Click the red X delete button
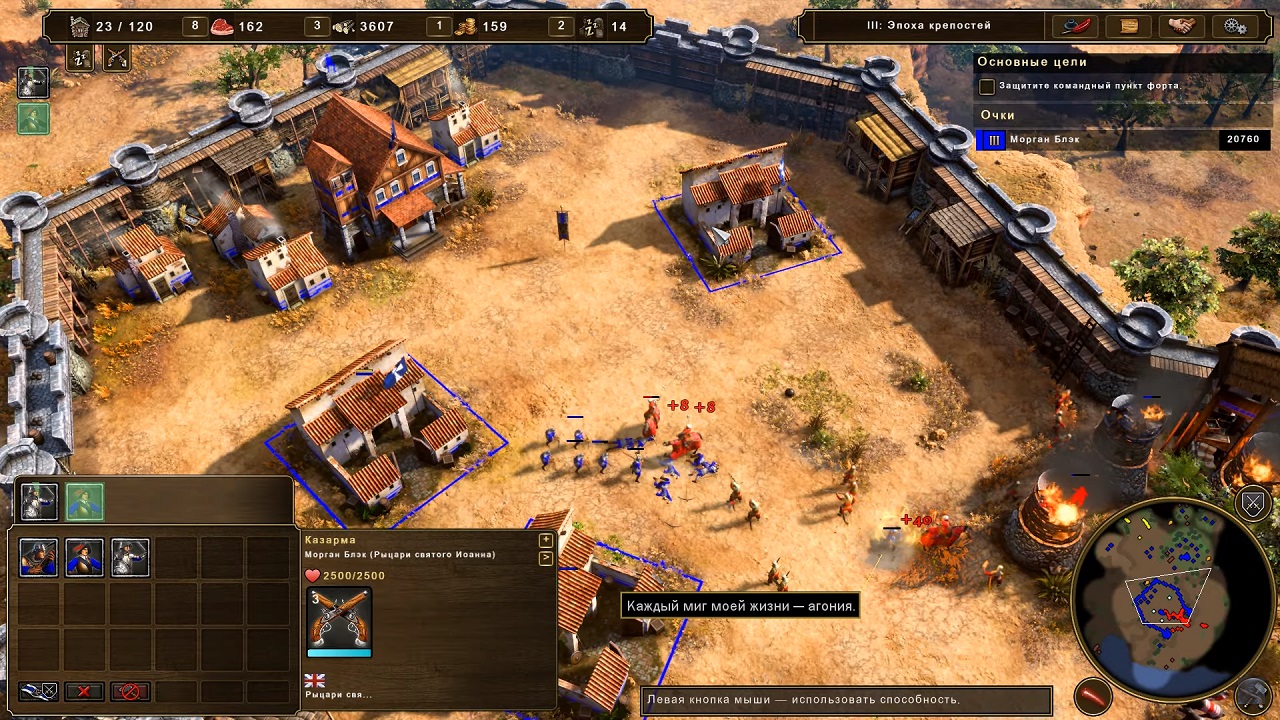 point(84,691)
